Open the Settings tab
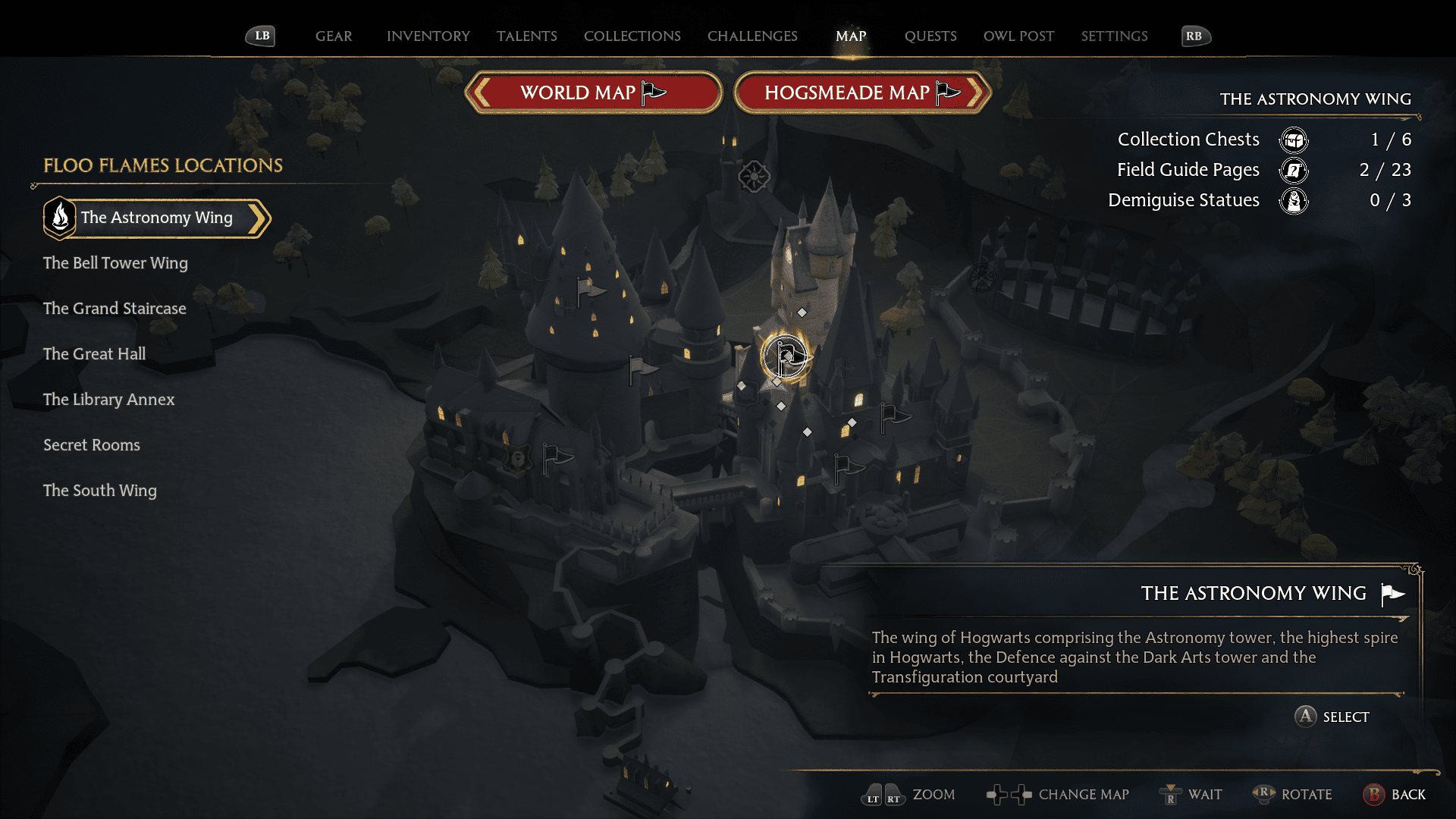1456x819 pixels. [x=1114, y=36]
